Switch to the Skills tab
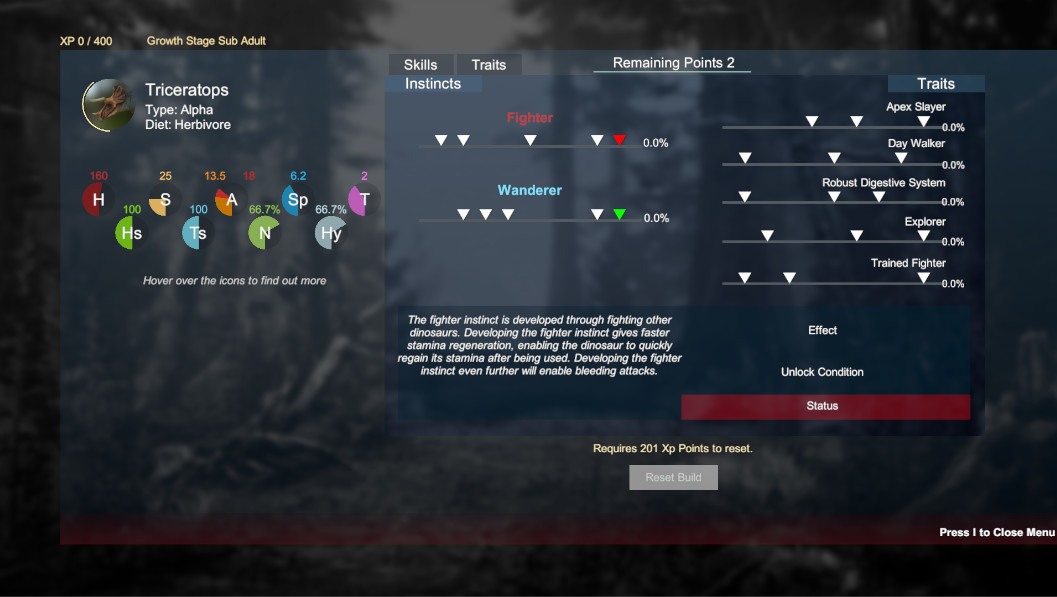 (x=421, y=64)
